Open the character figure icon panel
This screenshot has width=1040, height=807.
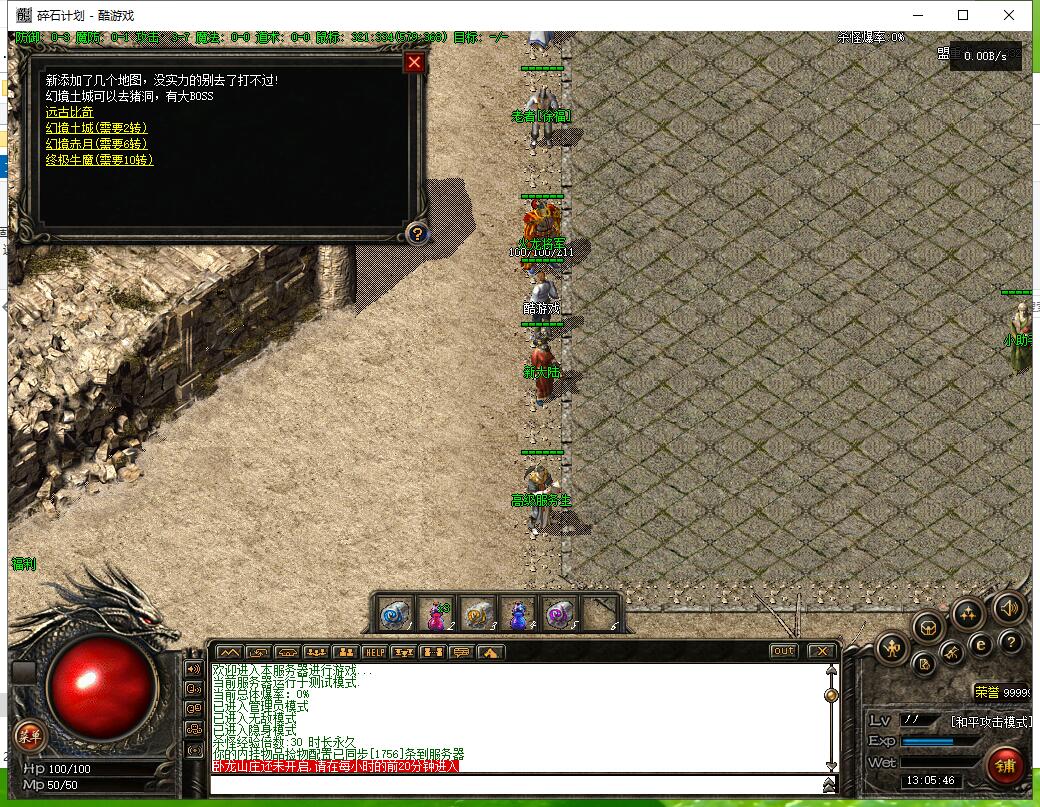point(892,649)
